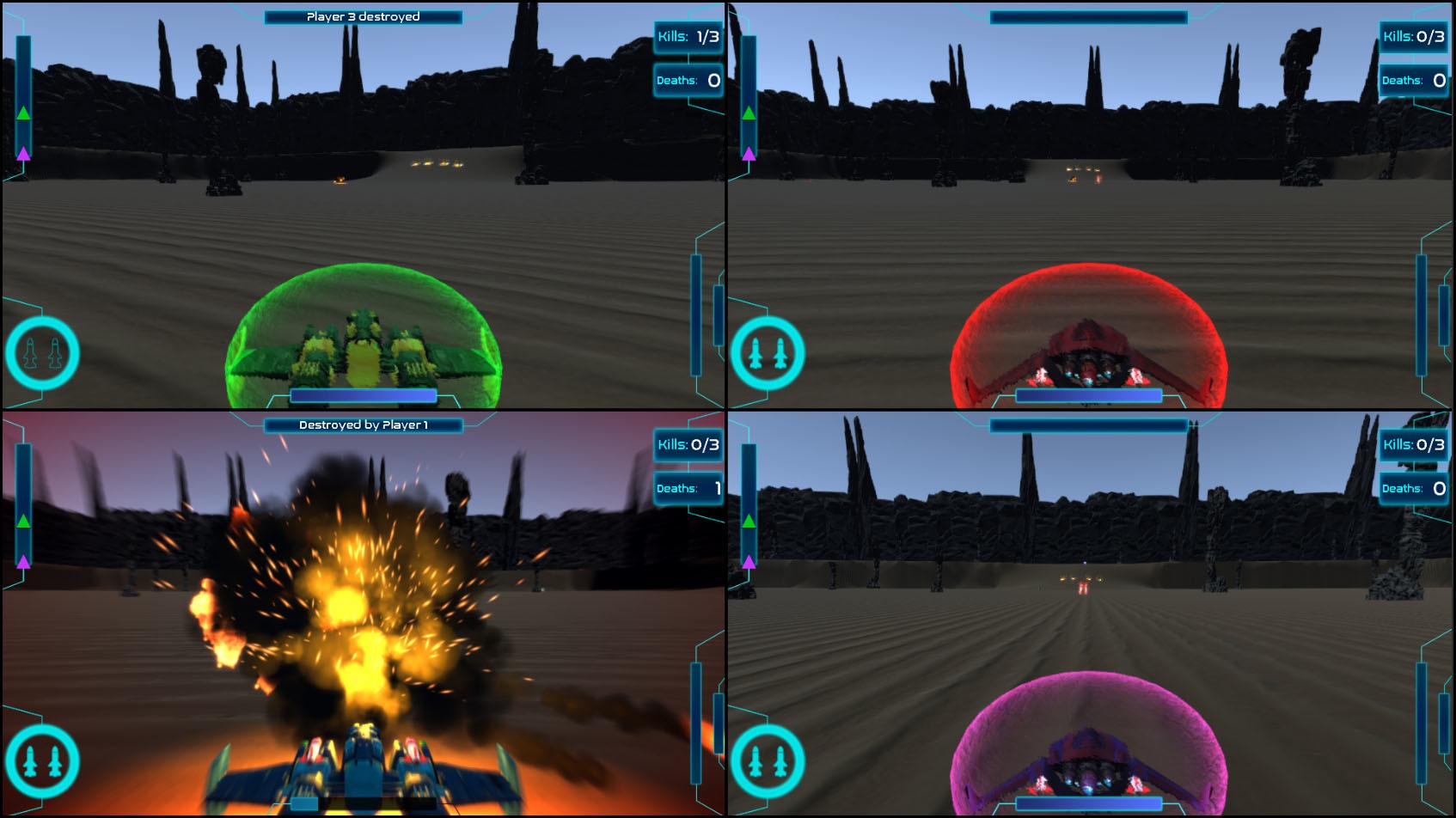Click the green up-arrow on Player 1's boost gauge
Image resolution: width=1456 pixels, height=818 pixels.
tap(24, 112)
